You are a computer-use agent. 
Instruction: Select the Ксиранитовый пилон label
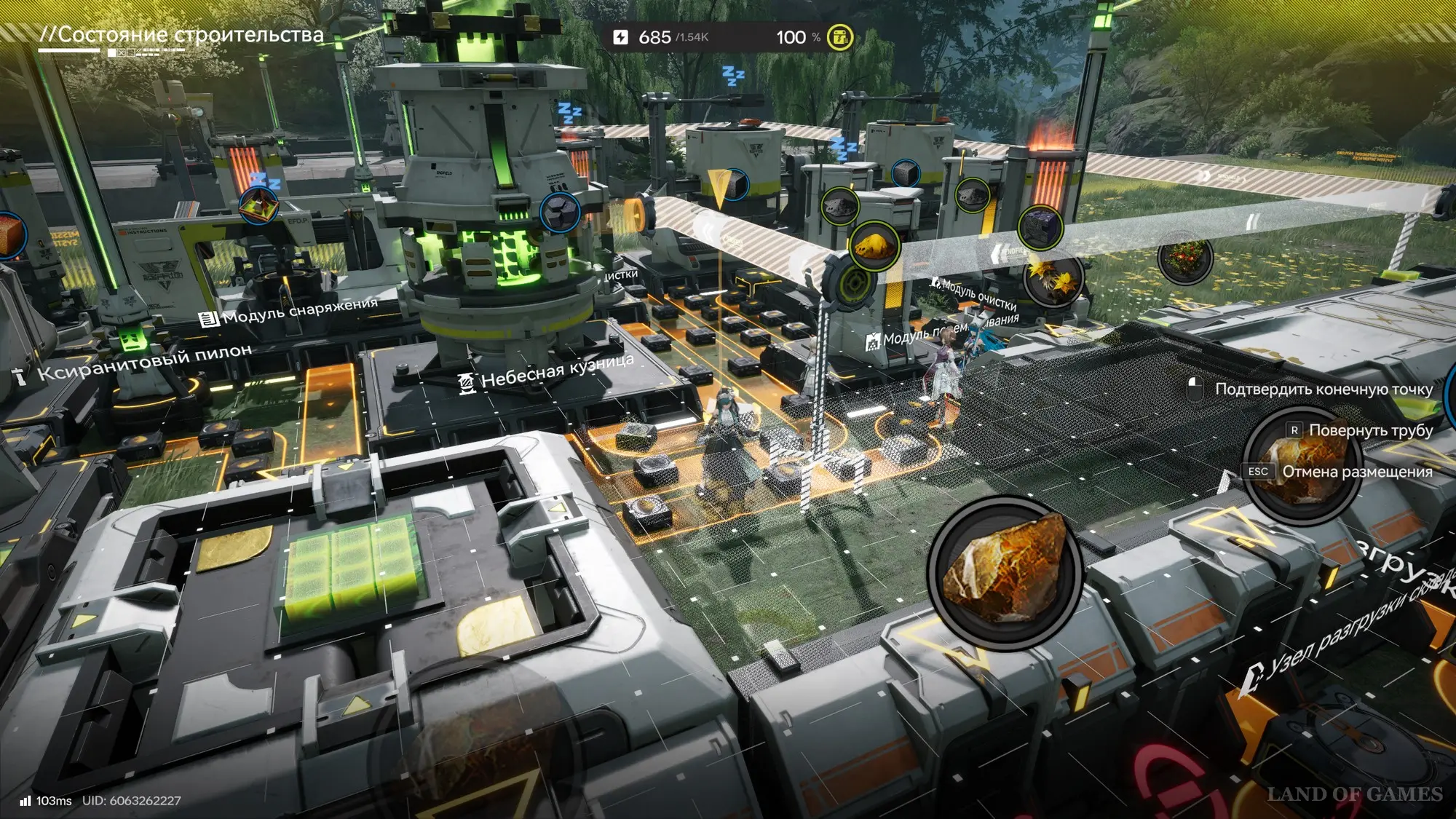point(135,363)
